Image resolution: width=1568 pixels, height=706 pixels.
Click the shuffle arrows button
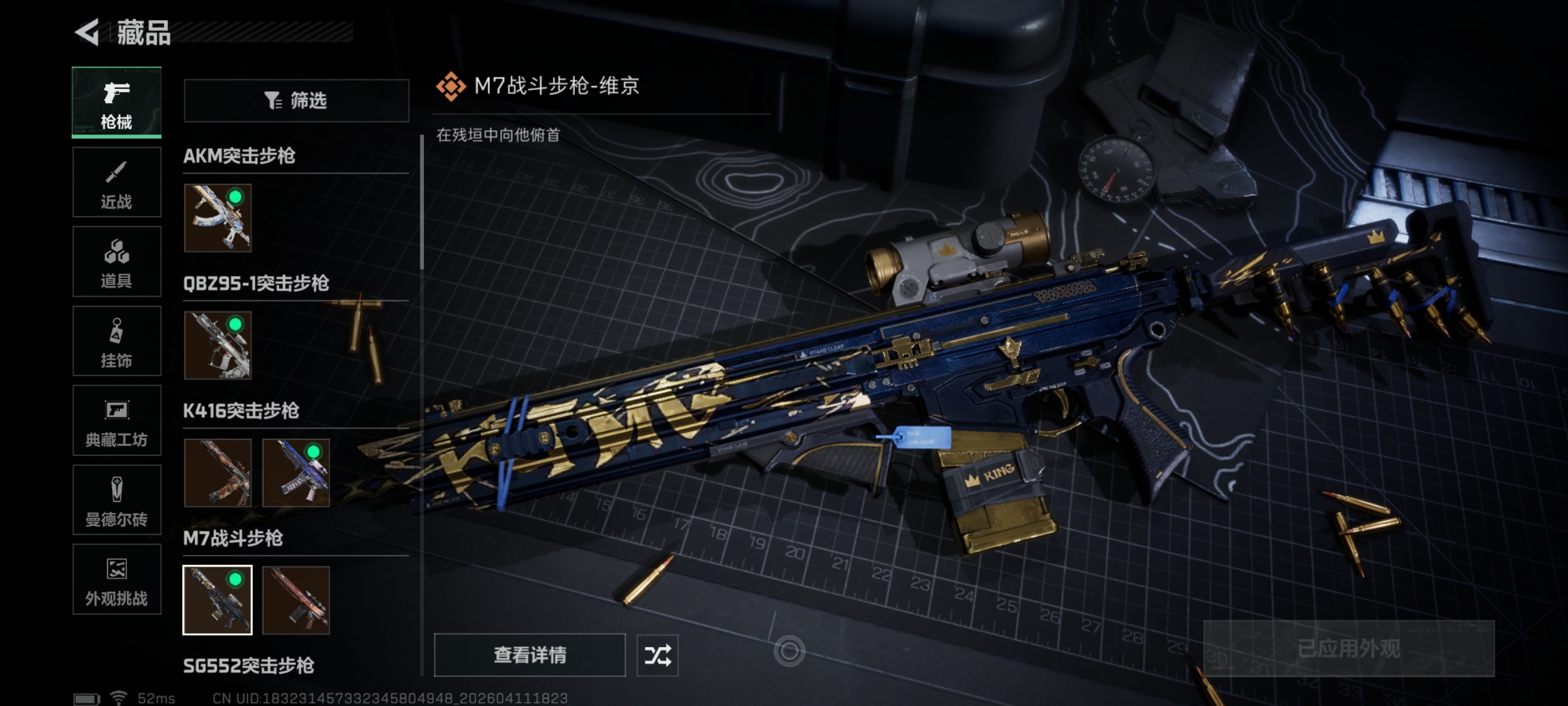tap(657, 655)
